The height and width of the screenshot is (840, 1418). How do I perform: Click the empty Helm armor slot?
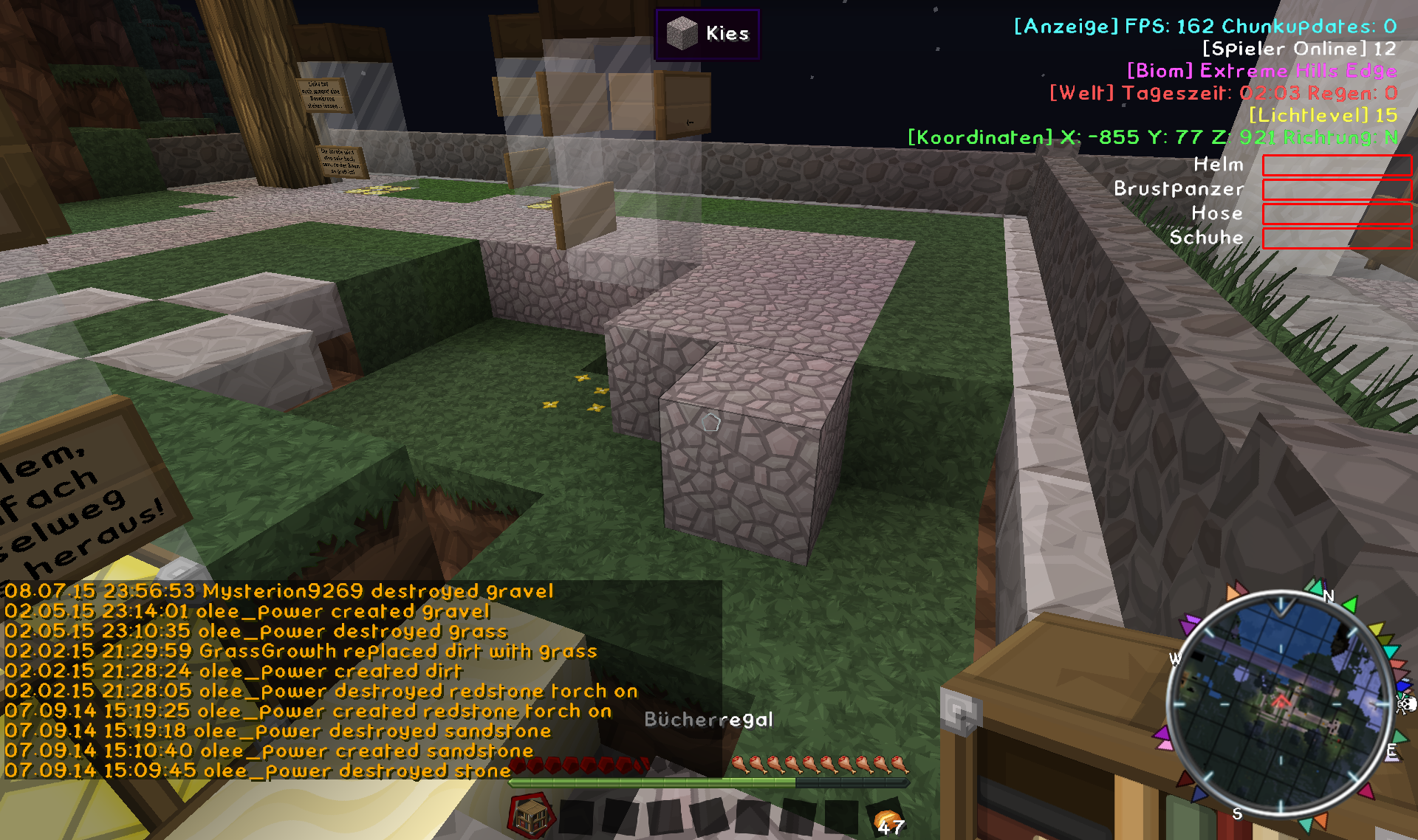pyautogui.click(x=1336, y=165)
